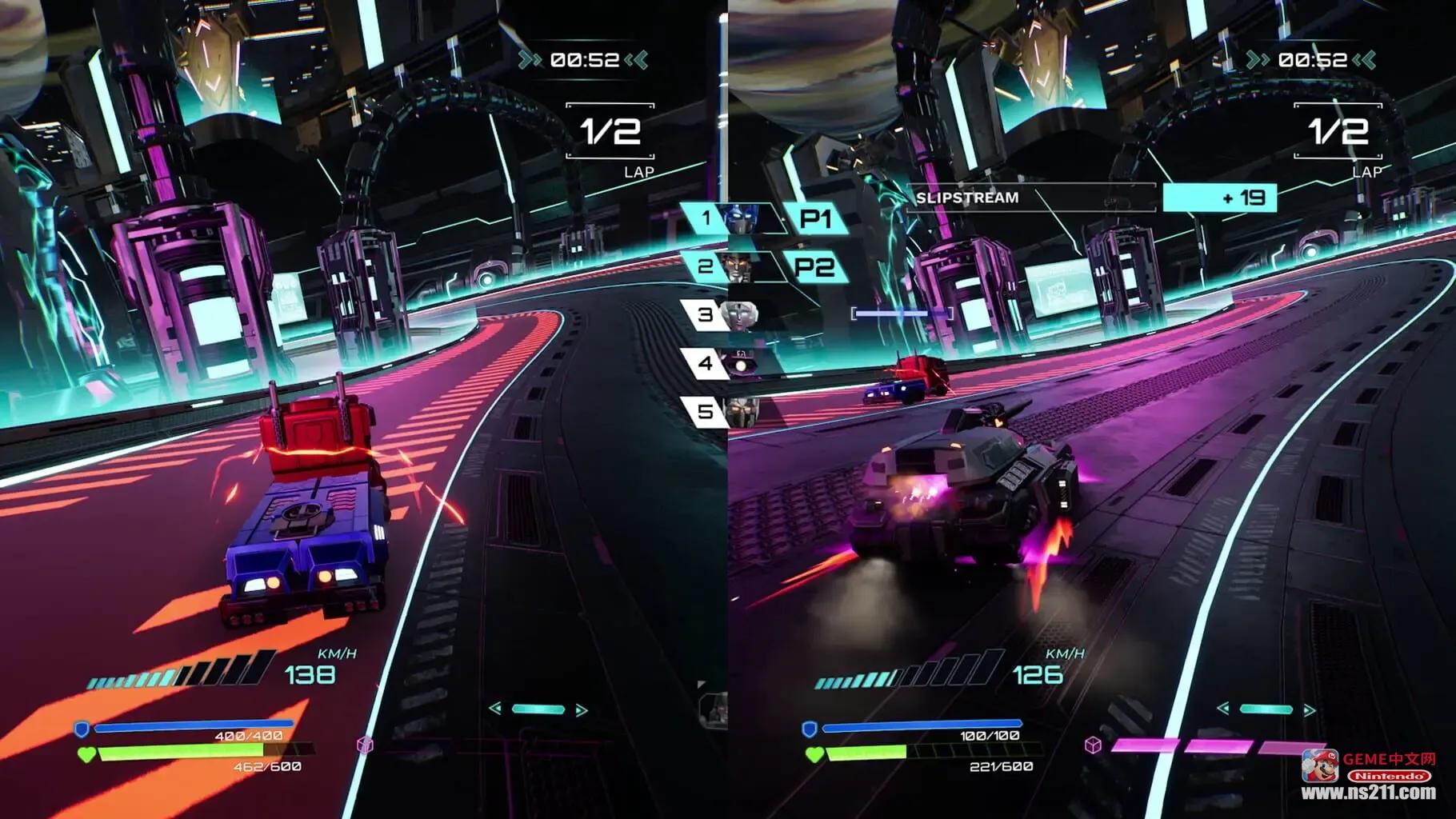The width and height of the screenshot is (1456, 819).
Task: Choose the third-place racer portrait
Action: (740, 314)
